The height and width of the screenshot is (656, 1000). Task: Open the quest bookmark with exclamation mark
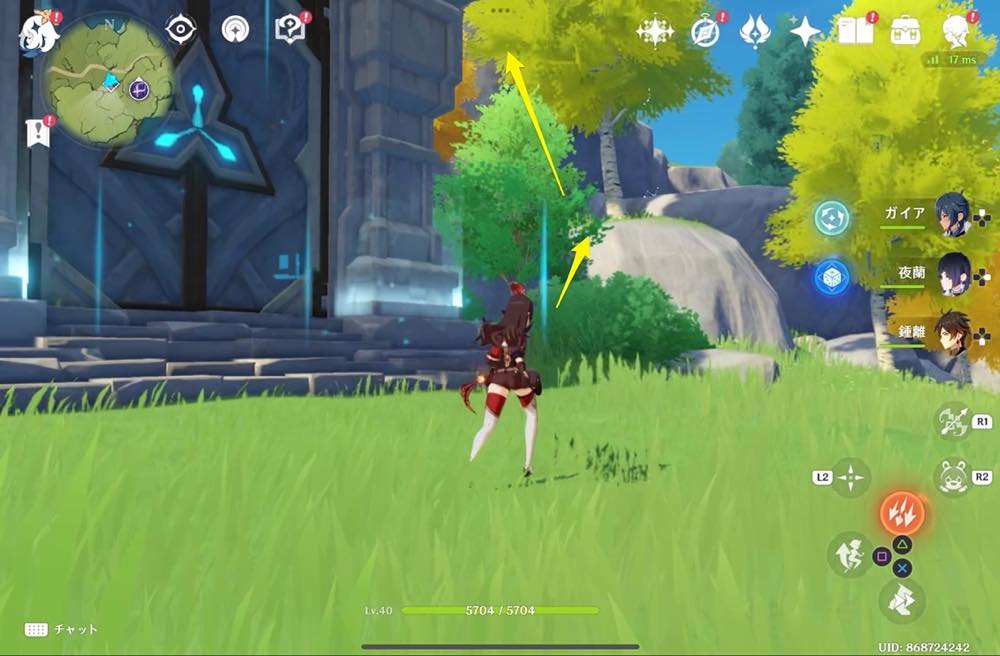click(x=38, y=131)
